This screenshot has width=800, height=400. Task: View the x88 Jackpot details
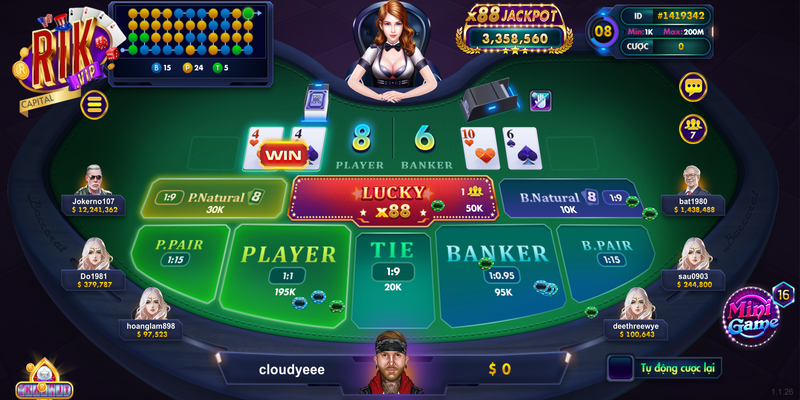point(514,28)
